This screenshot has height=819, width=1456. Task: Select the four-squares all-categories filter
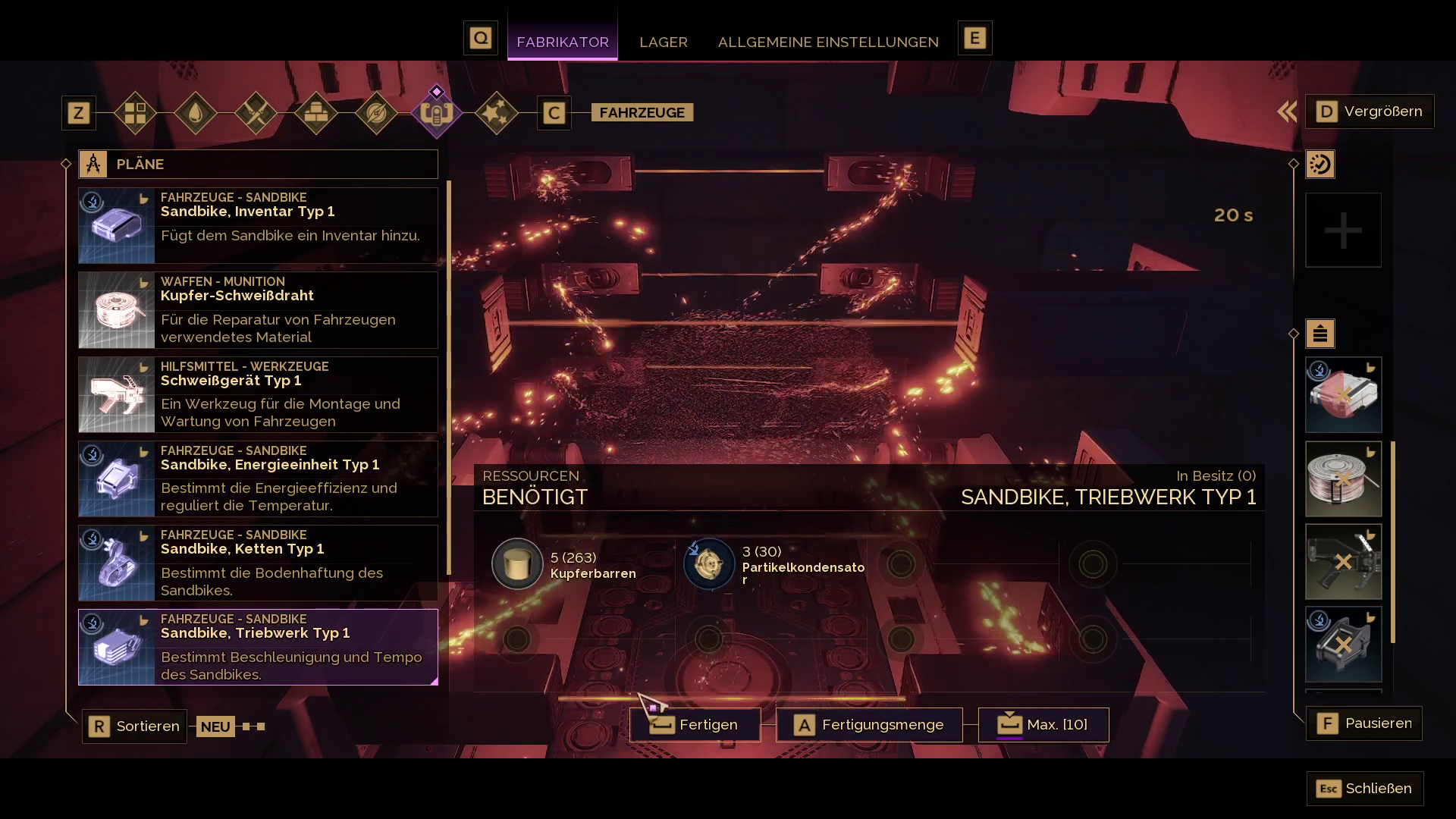(135, 113)
